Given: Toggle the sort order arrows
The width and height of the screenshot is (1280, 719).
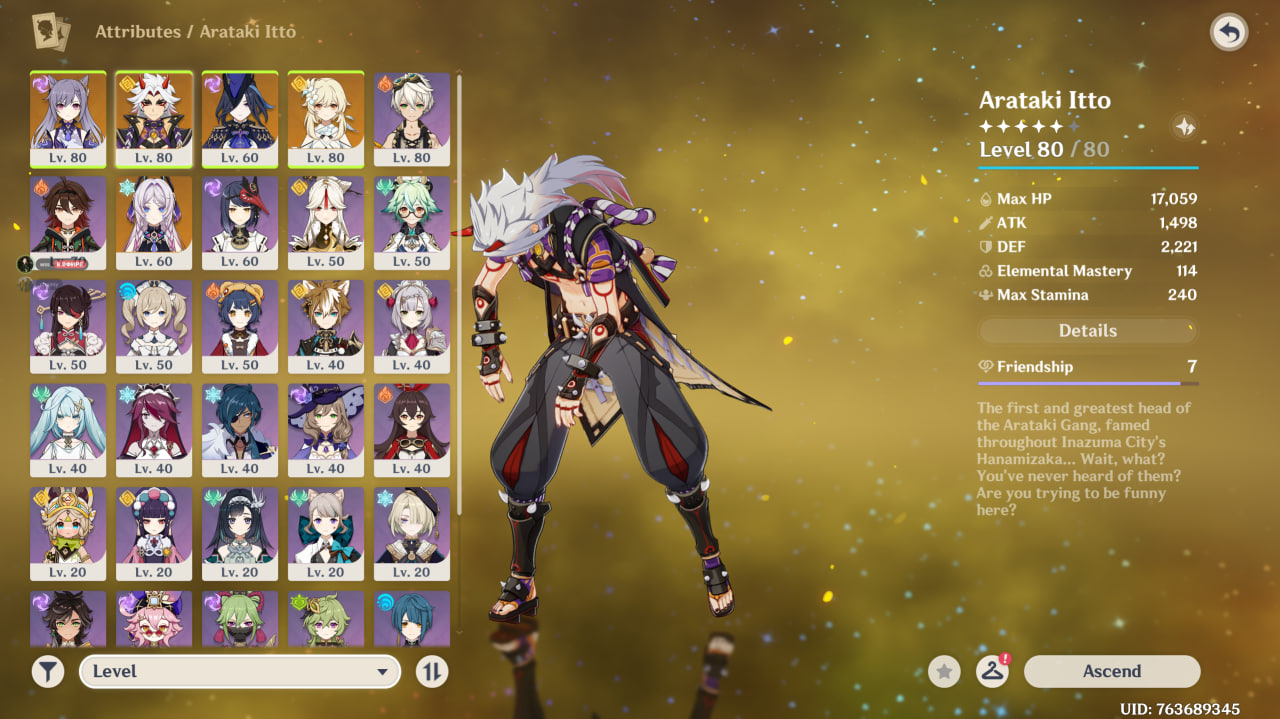Looking at the screenshot, I should [432, 671].
